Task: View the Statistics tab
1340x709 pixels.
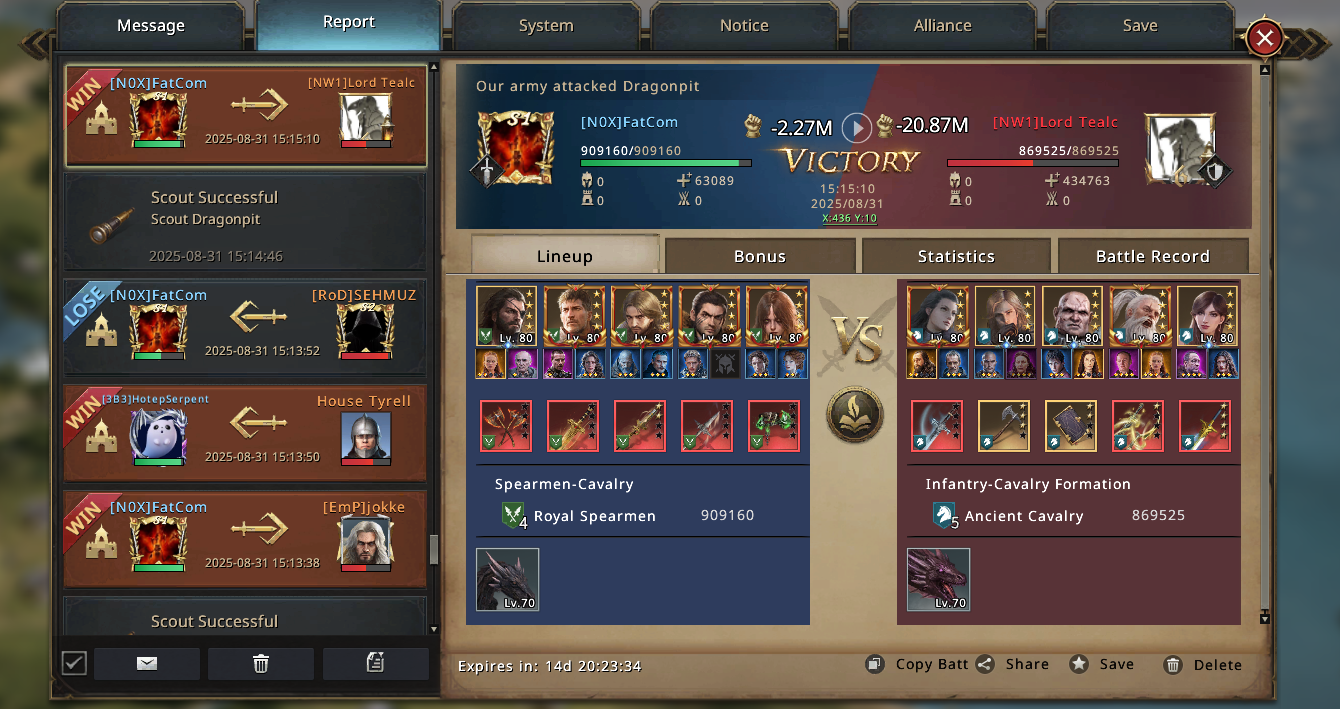Action: (x=956, y=256)
